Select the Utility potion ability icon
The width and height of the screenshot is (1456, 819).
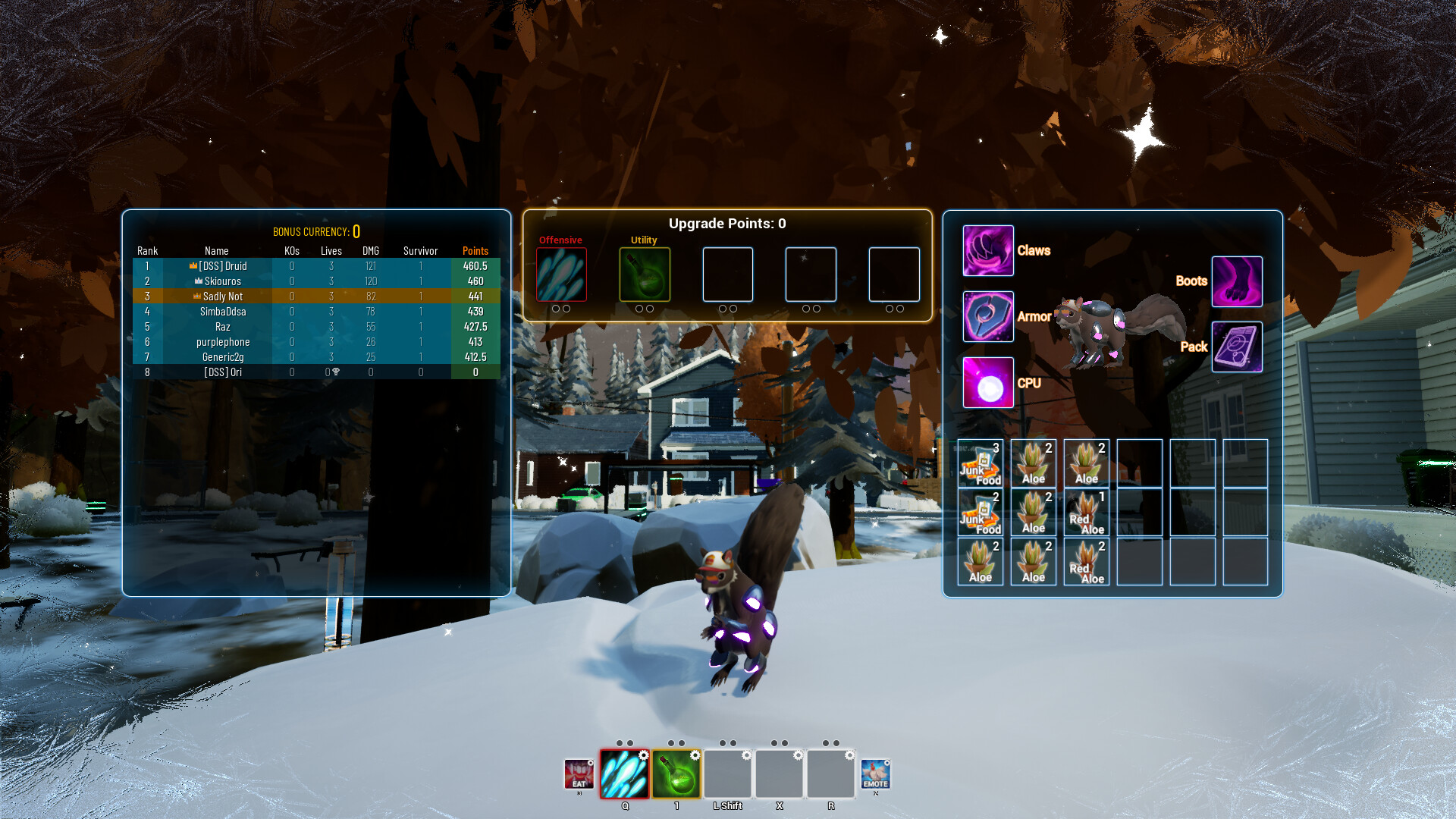(643, 275)
